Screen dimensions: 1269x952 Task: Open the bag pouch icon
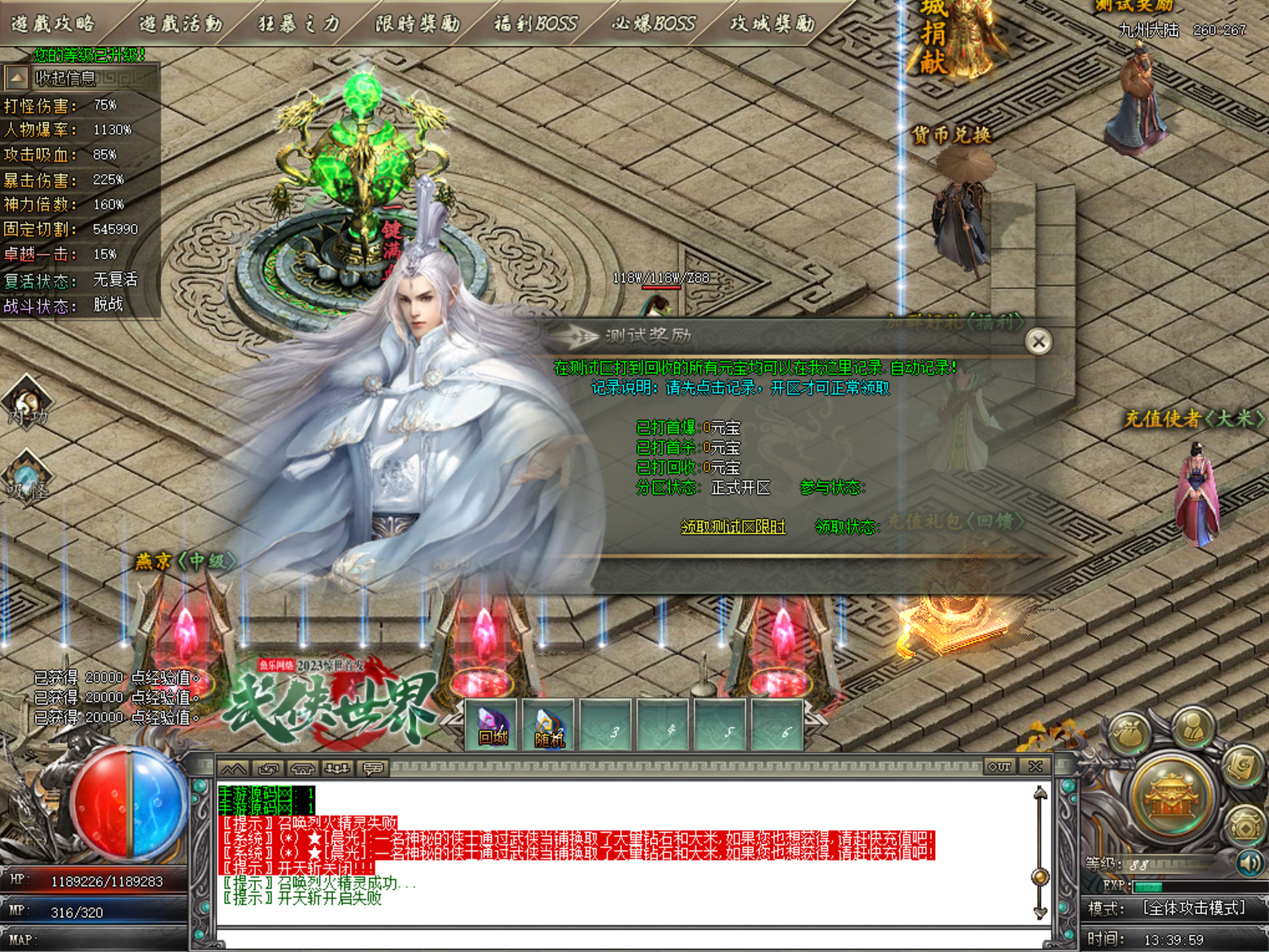pyautogui.click(x=1130, y=734)
